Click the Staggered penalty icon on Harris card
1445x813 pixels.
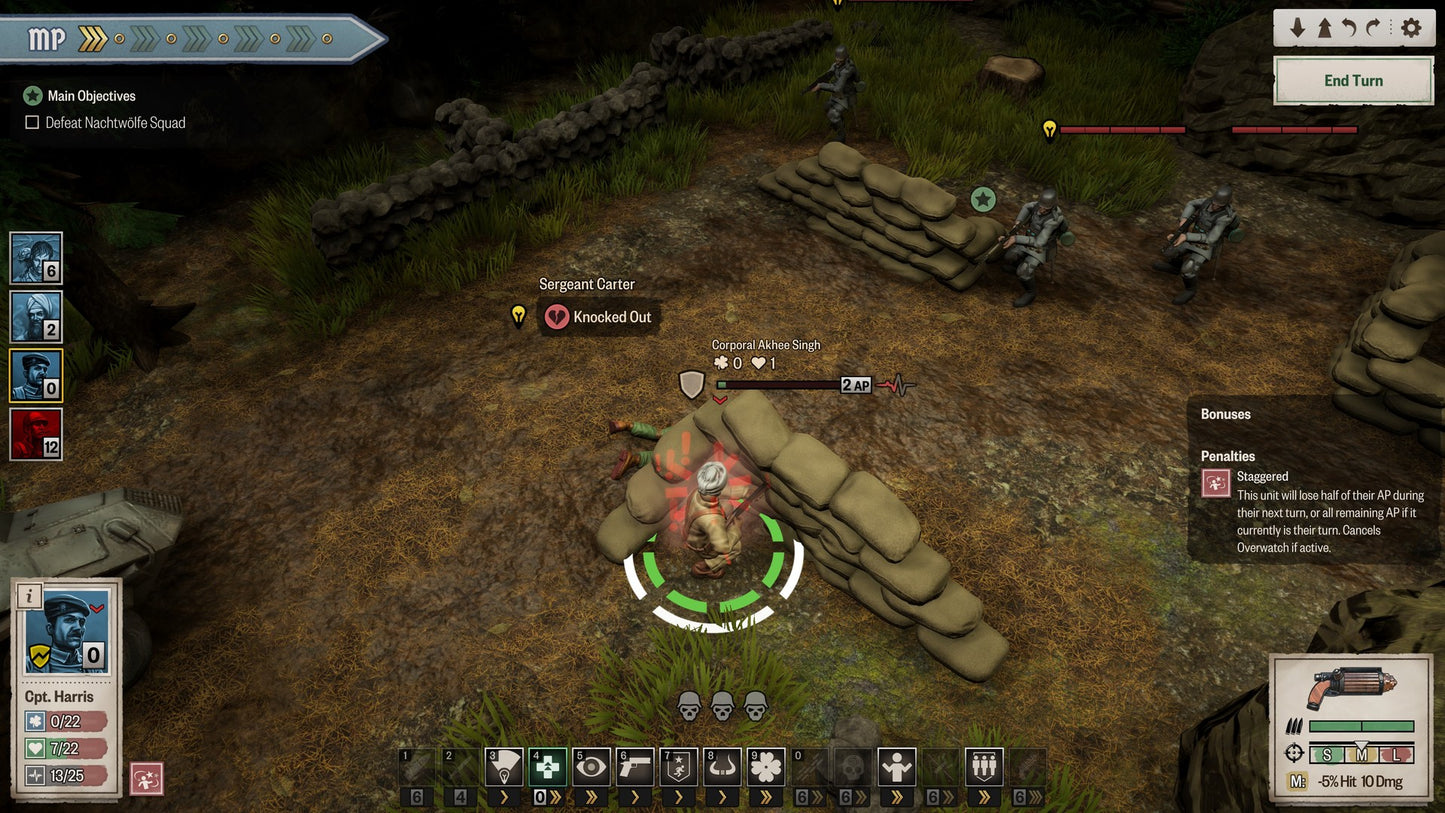click(x=147, y=779)
